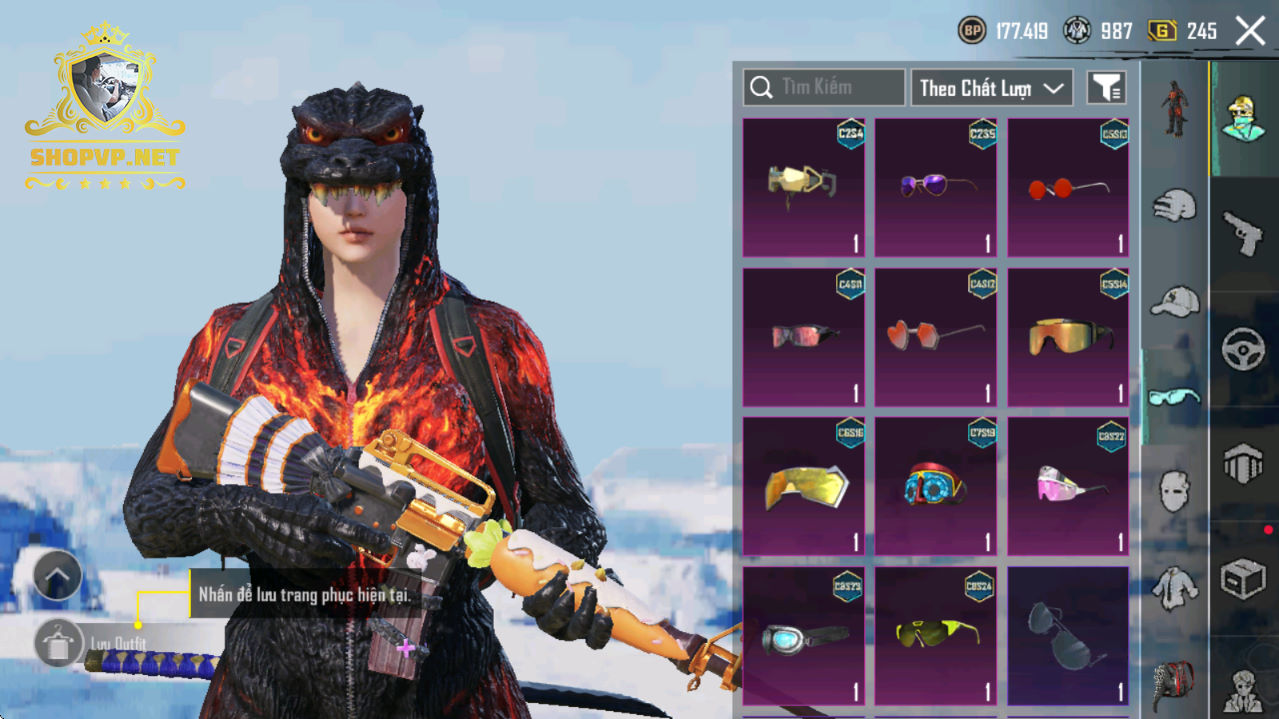The image size is (1279, 719).
Task: Equip the orange heart-shaped sunglasses
Action: [x=935, y=337]
